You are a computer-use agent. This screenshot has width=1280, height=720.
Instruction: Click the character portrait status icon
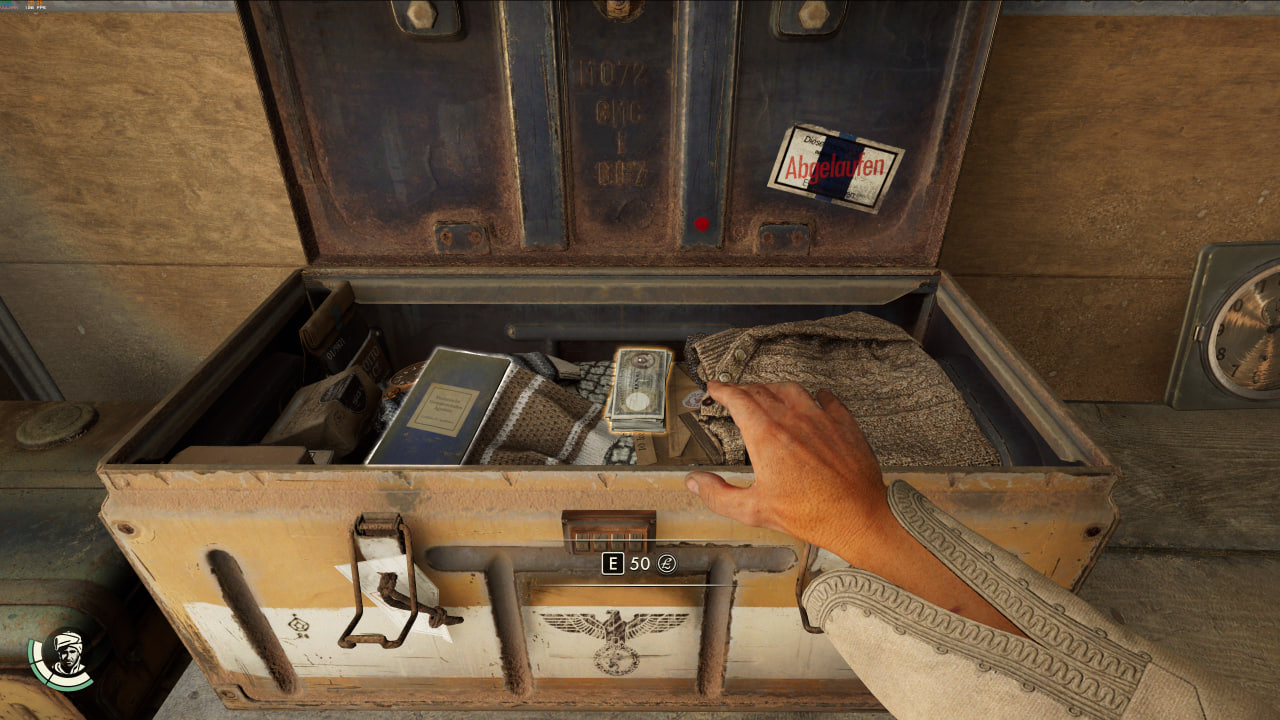tap(66, 655)
